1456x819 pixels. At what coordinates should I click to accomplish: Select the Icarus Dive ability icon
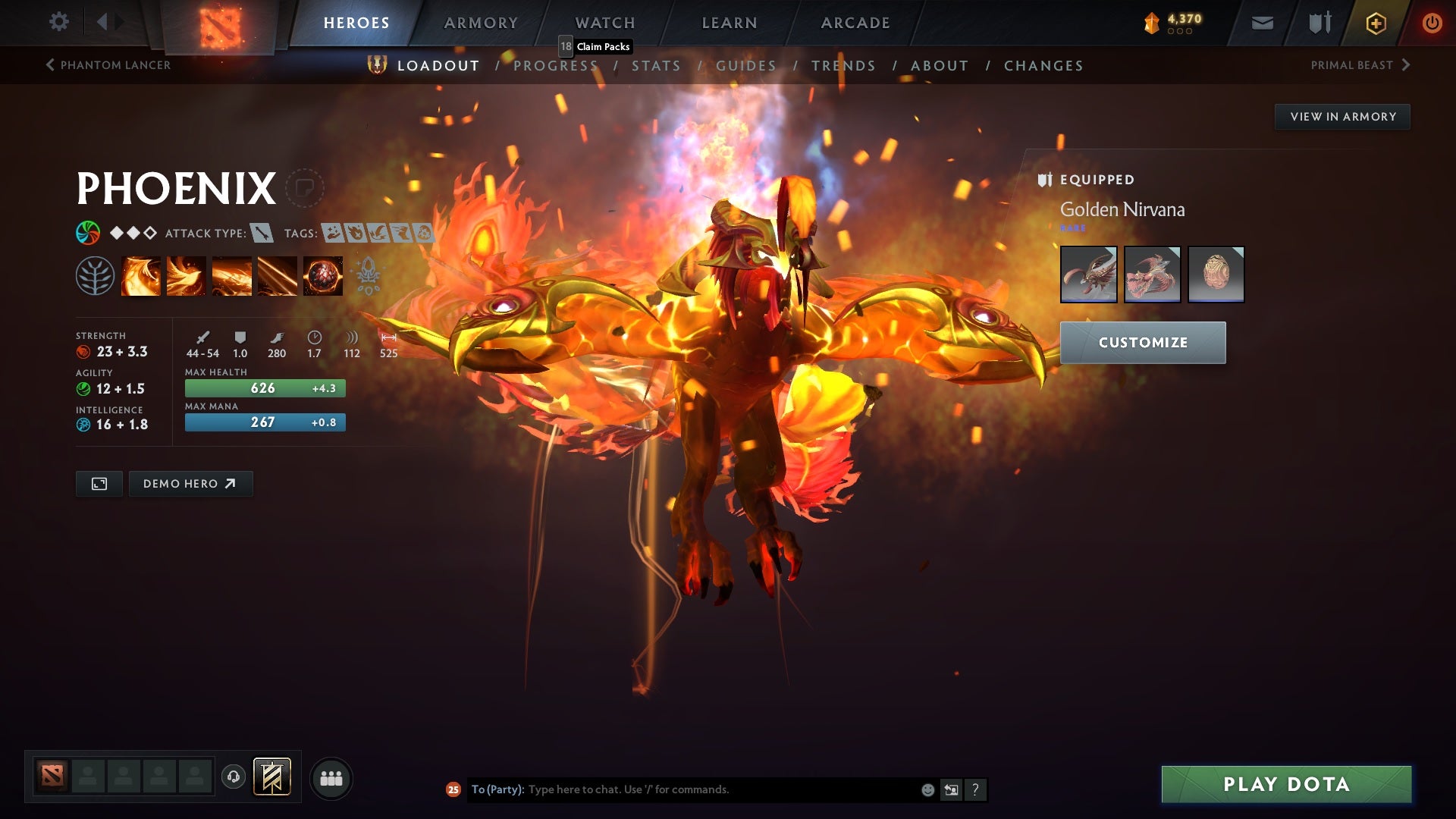click(141, 275)
